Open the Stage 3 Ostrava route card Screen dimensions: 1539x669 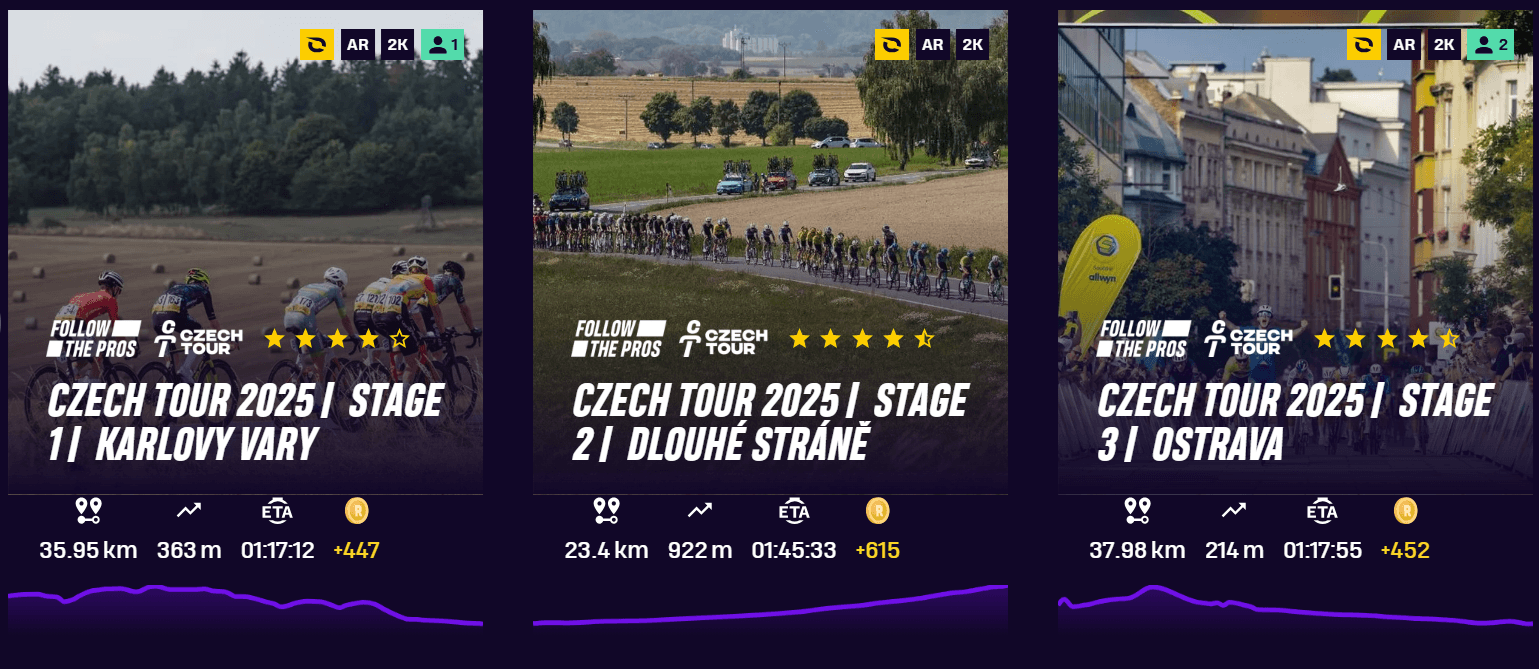1294,422
